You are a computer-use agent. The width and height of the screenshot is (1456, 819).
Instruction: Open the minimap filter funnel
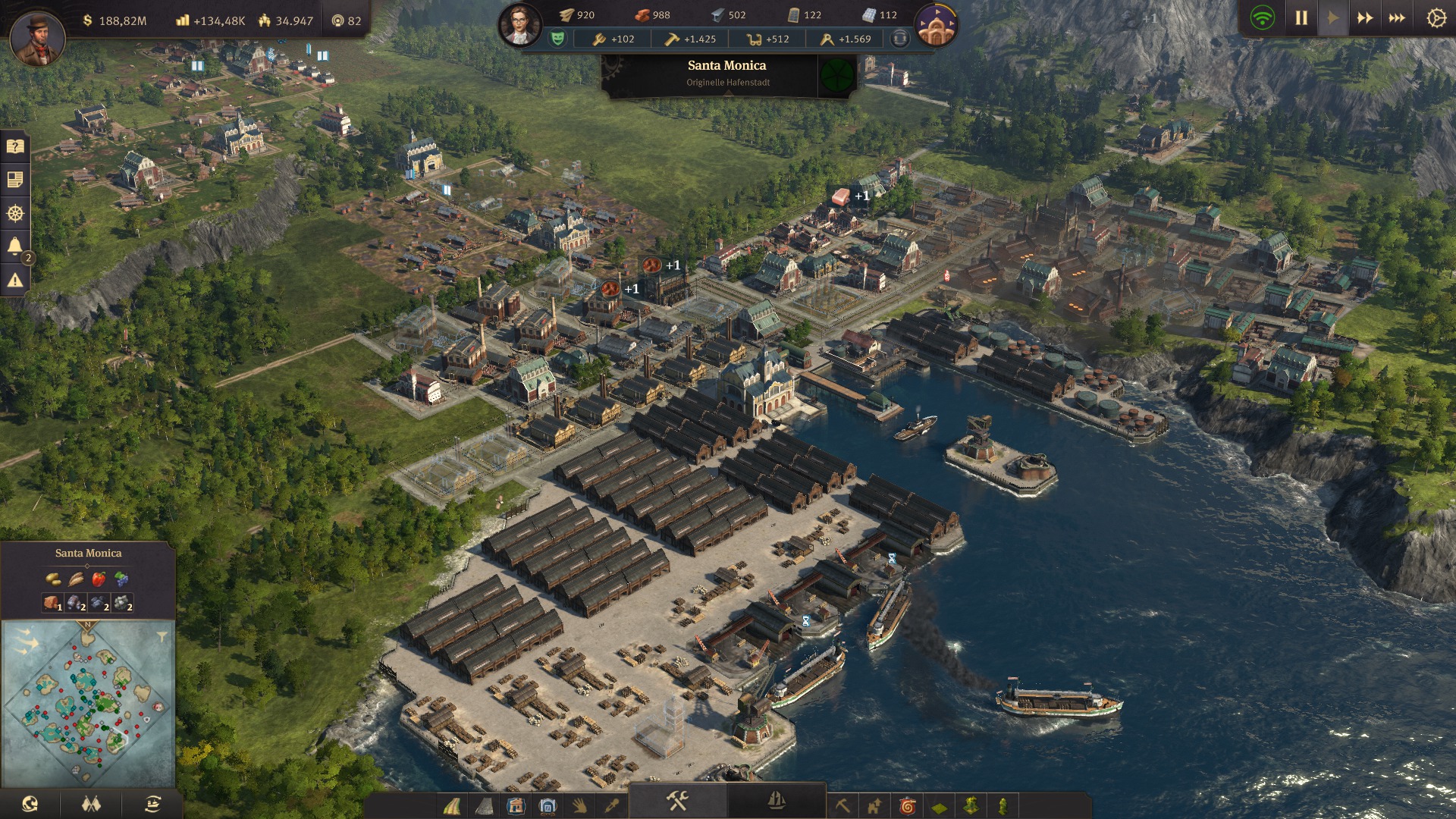[x=162, y=636]
